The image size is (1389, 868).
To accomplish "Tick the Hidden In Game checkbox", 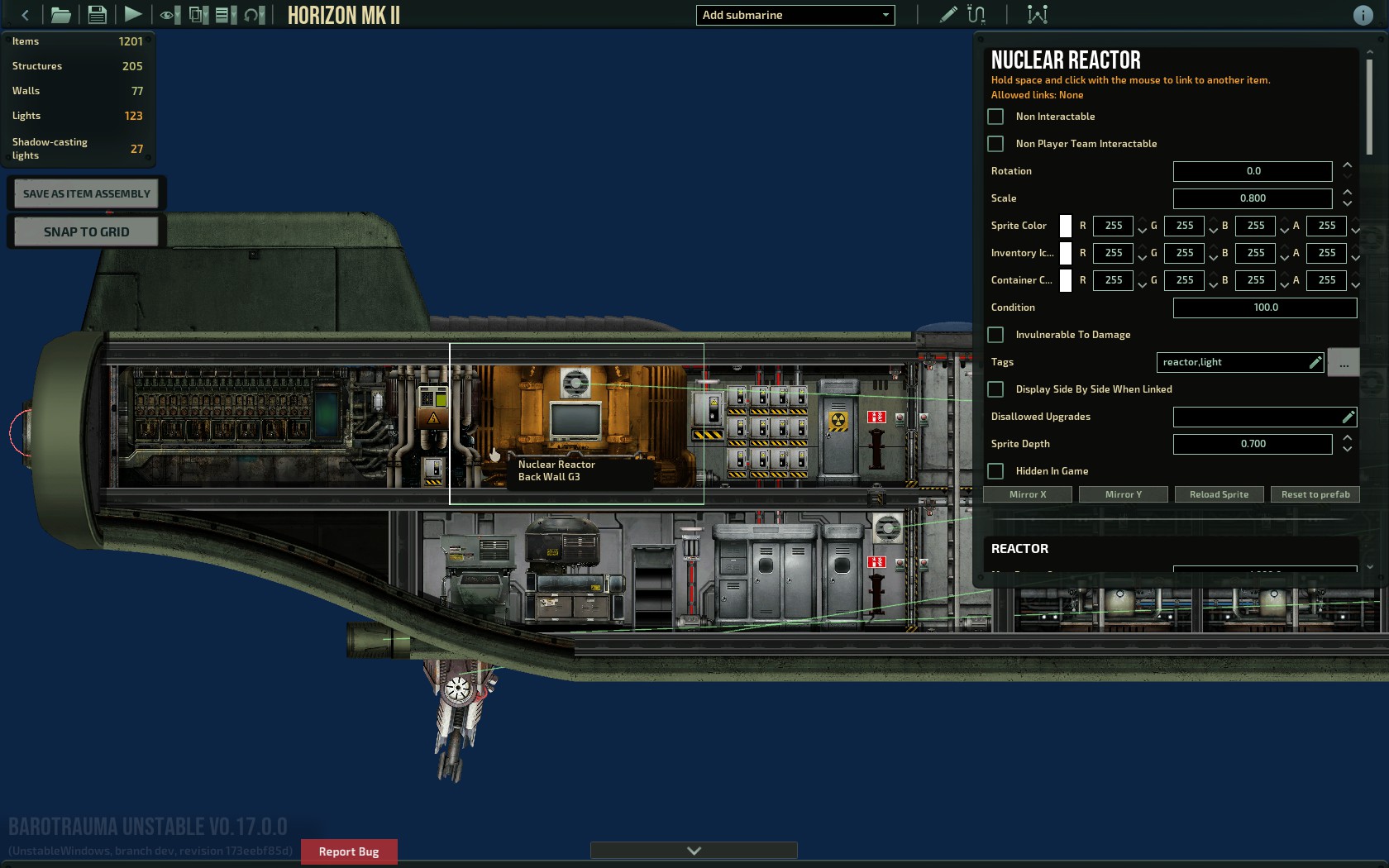I will (996, 471).
